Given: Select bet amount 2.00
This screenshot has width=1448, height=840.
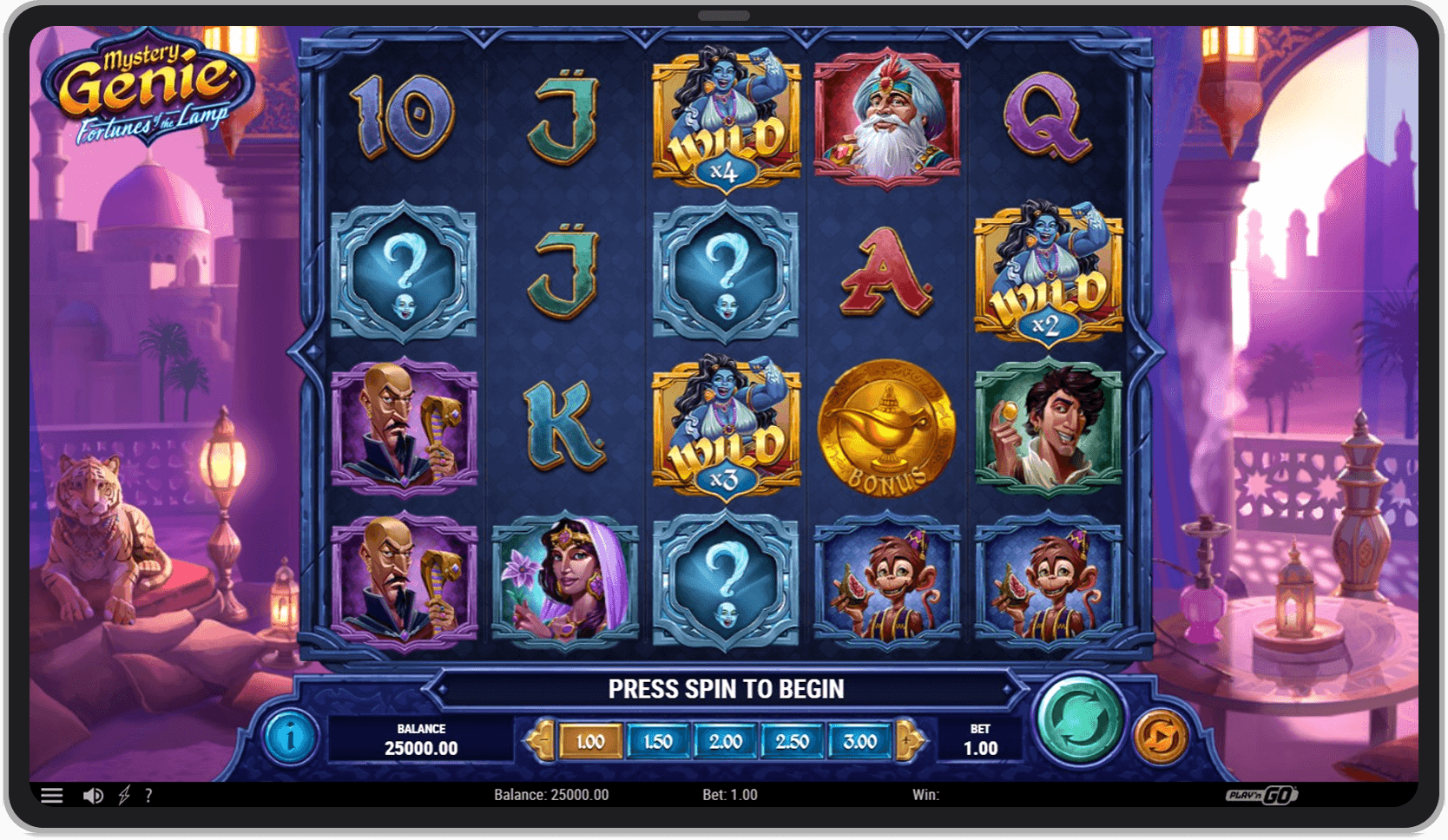Looking at the screenshot, I should tap(725, 742).
